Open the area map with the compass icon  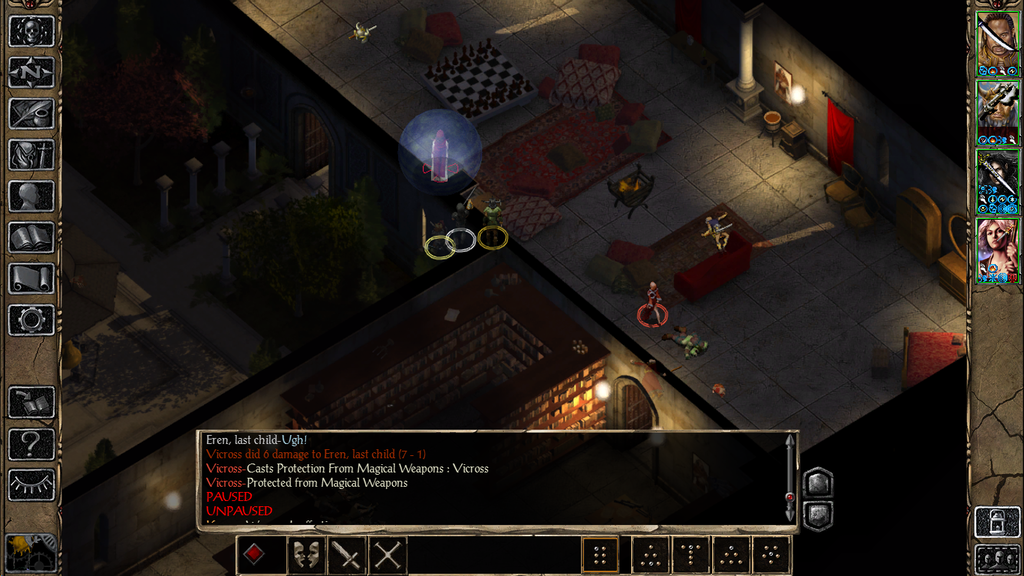tap(31, 72)
